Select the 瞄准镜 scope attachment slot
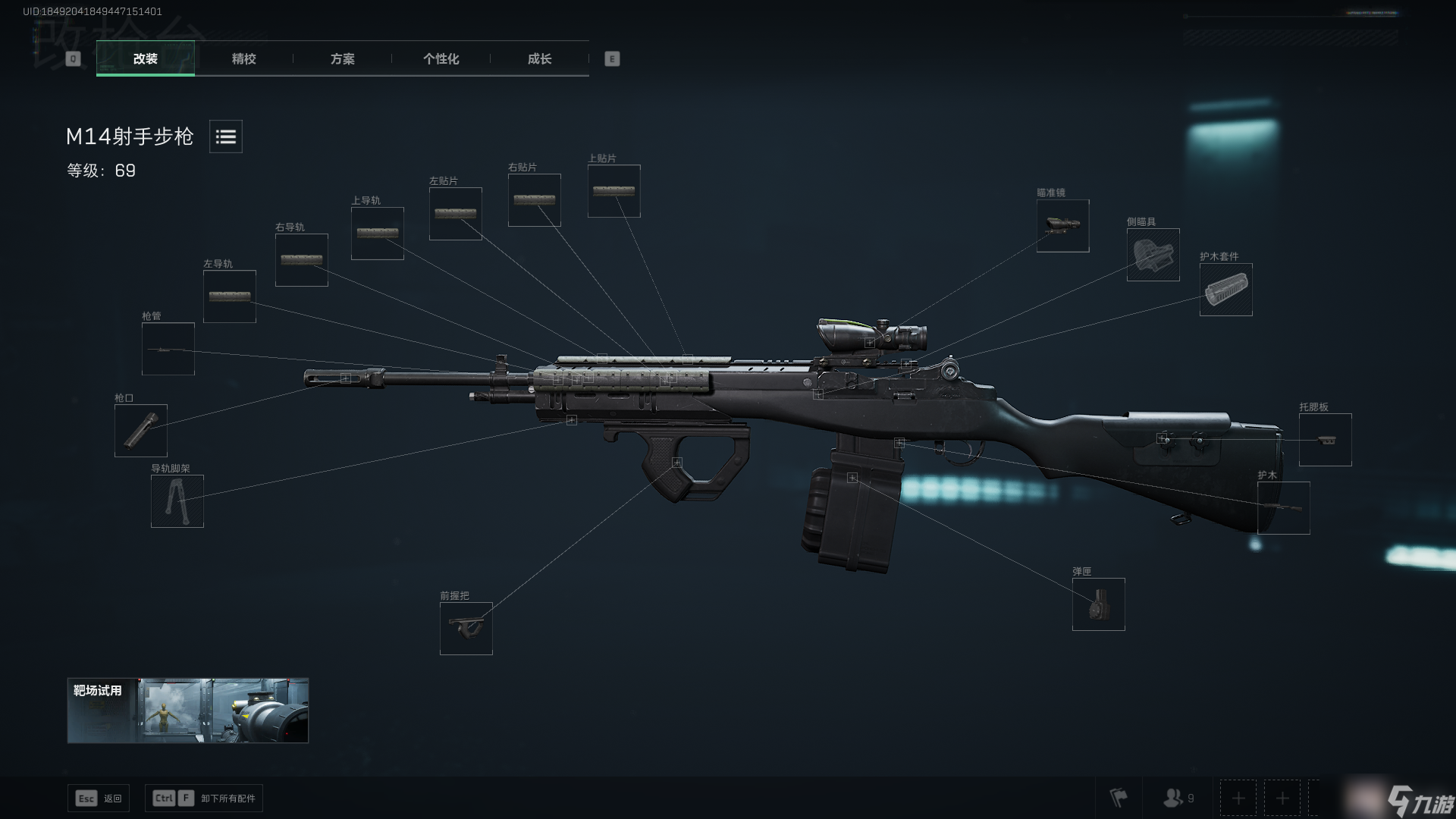The height and width of the screenshot is (819, 1456). point(1062,226)
